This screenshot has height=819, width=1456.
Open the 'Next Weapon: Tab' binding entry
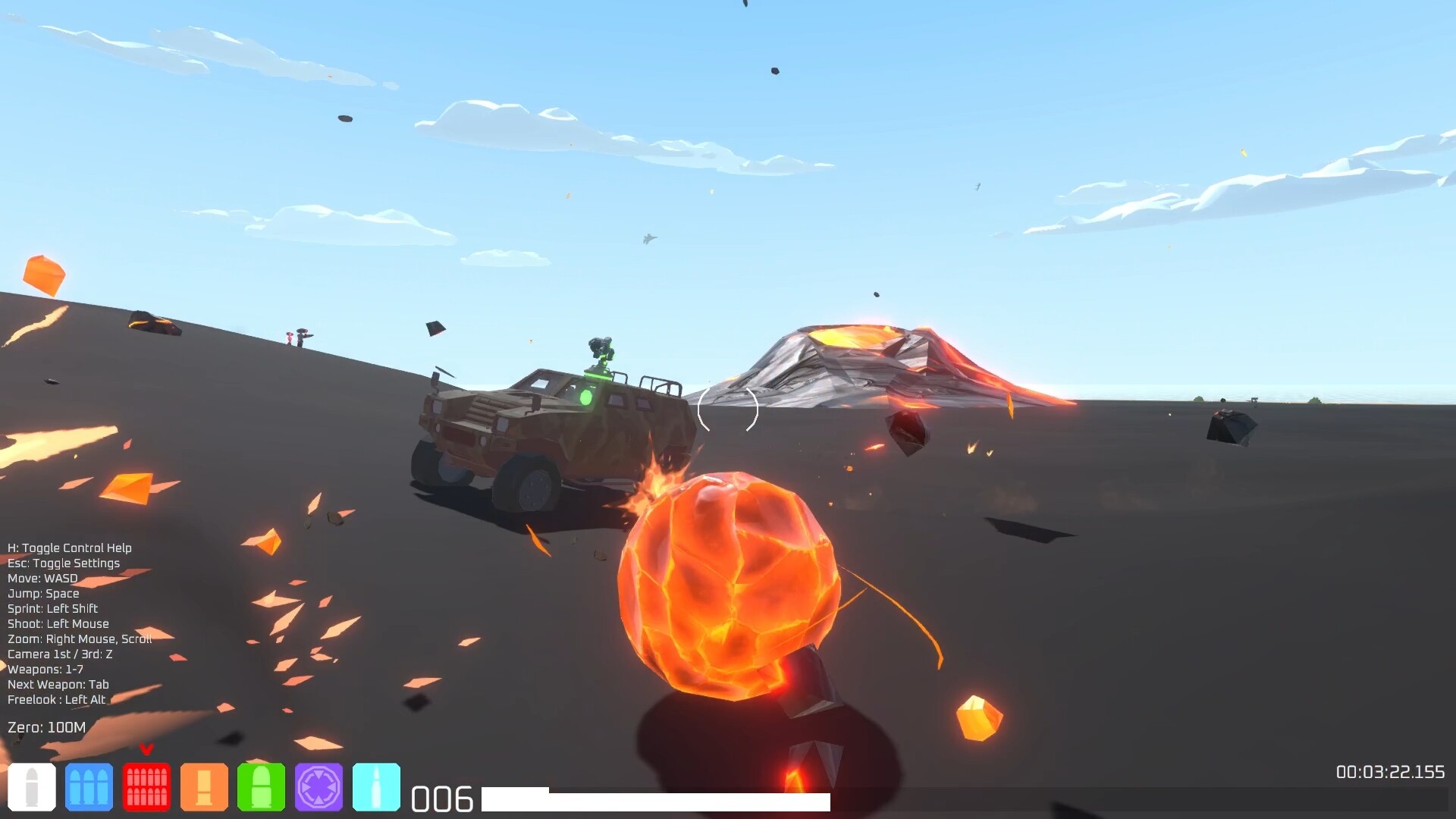58,684
